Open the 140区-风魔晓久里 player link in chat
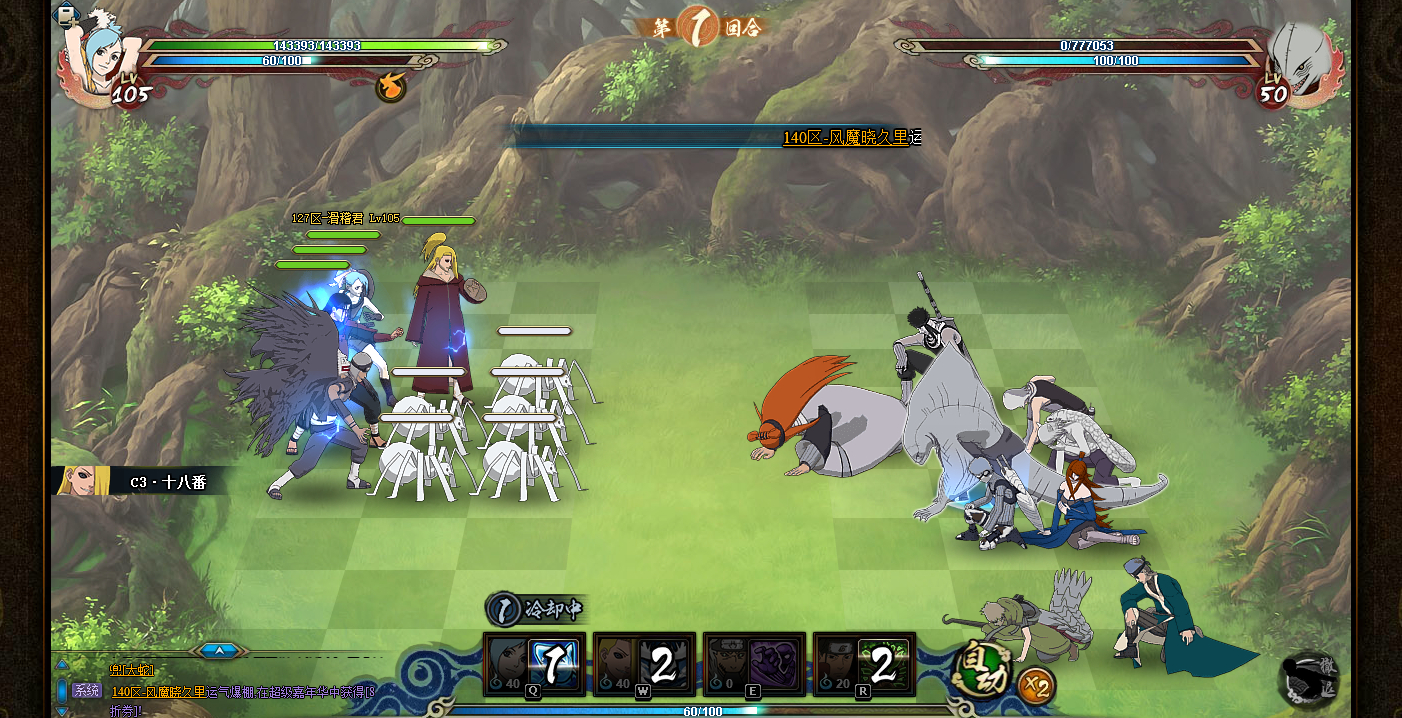Image resolution: width=1402 pixels, height=718 pixels. point(158,691)
